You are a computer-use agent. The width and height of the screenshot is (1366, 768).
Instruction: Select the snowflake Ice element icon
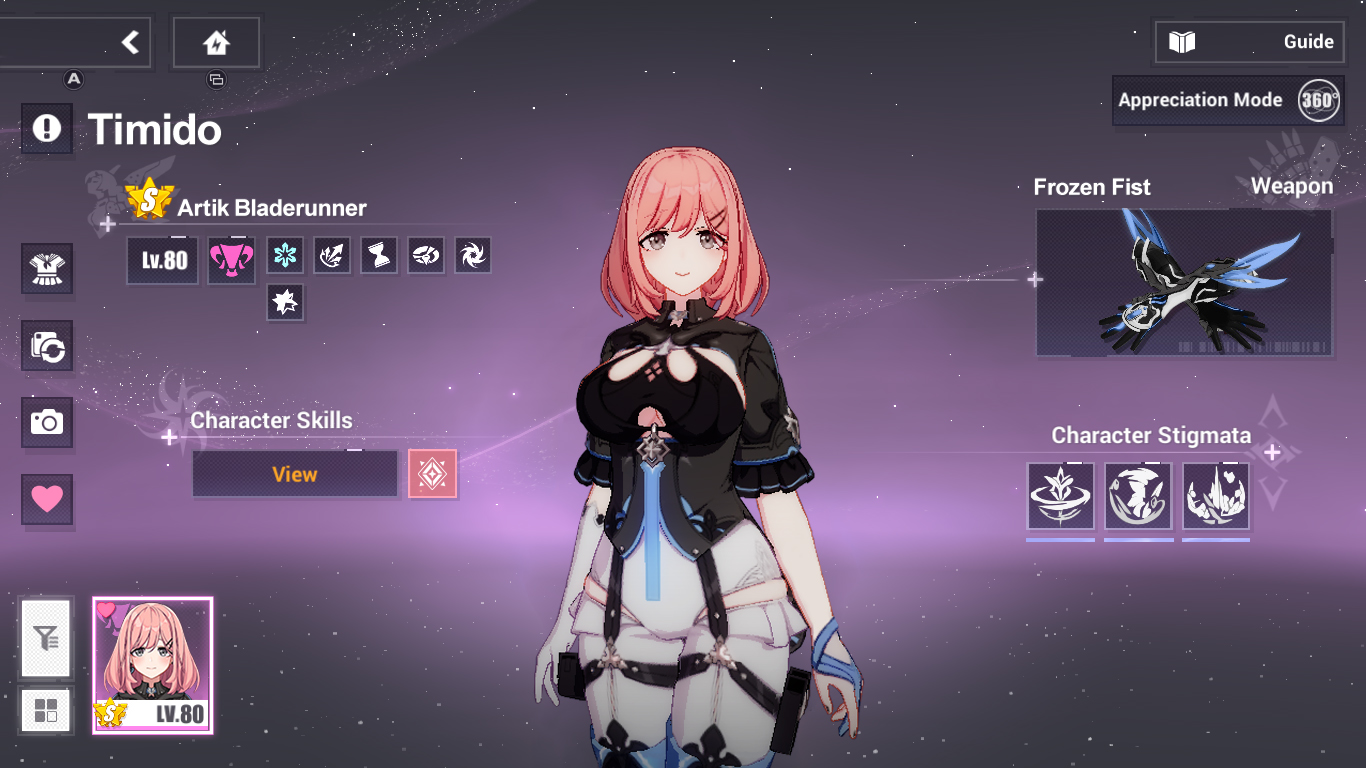tap(285, 256)
